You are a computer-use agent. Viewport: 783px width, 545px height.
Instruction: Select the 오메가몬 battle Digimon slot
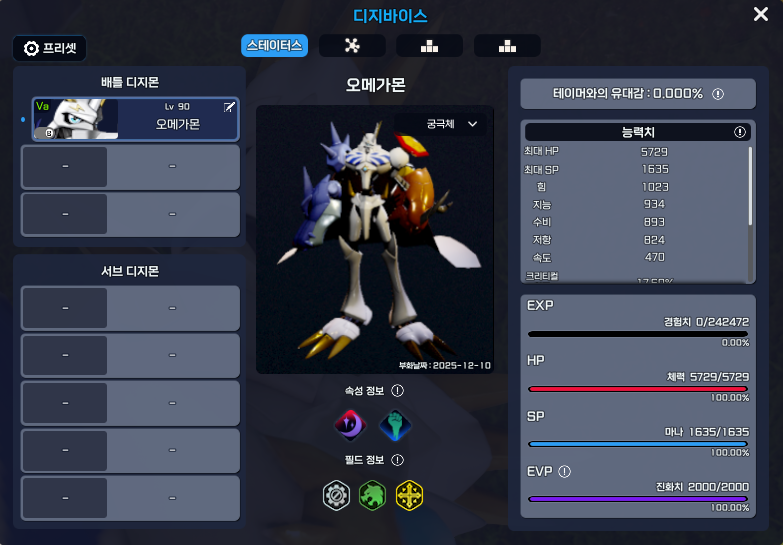(135, 118)
